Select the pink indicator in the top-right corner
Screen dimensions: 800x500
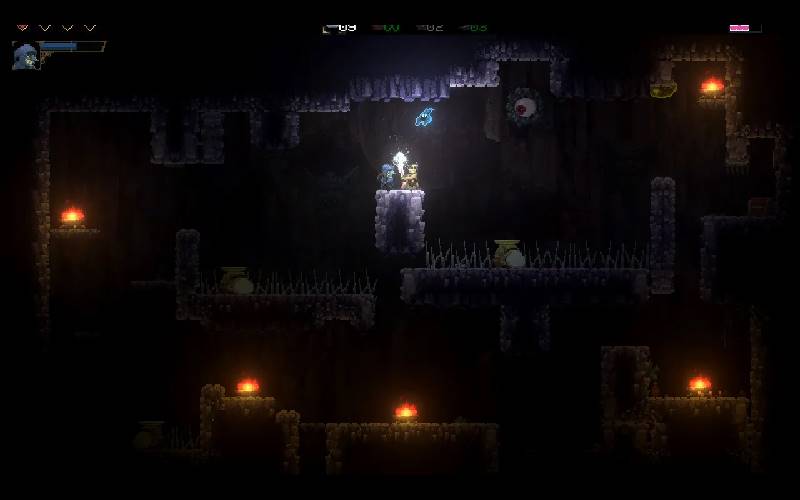click(740, 27)
